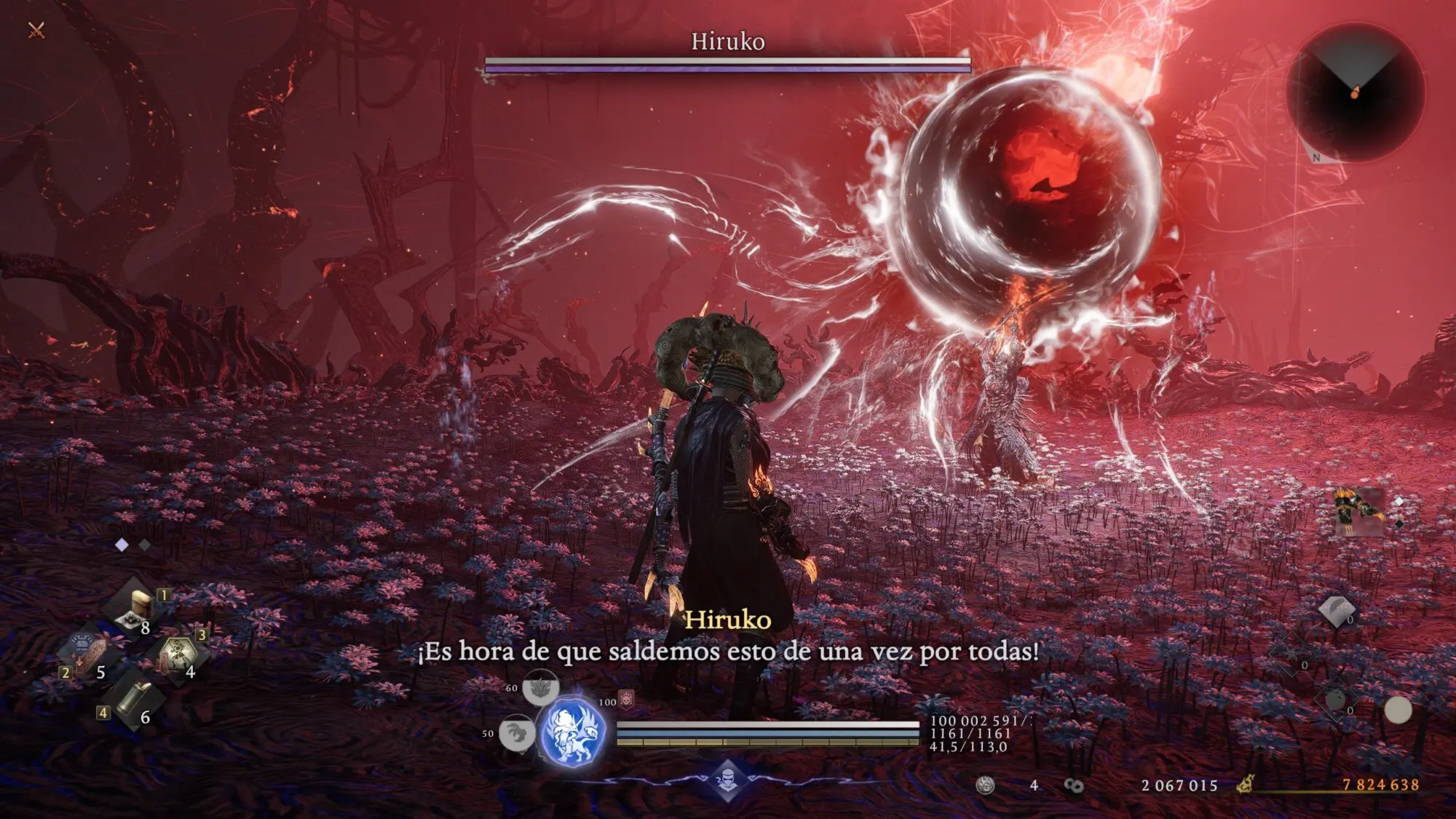Click the ninja style diamond icon
This screenshot has height=819, width=1456.
tap(727, 780)
